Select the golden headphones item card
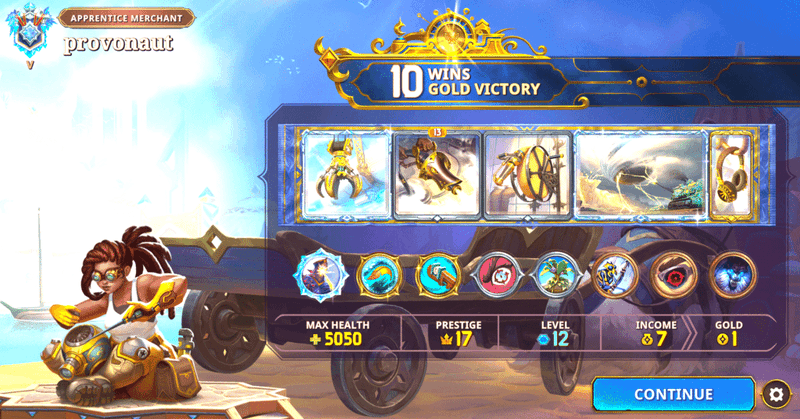The height and width of the screenshot is (419, 800). [732, 174]
